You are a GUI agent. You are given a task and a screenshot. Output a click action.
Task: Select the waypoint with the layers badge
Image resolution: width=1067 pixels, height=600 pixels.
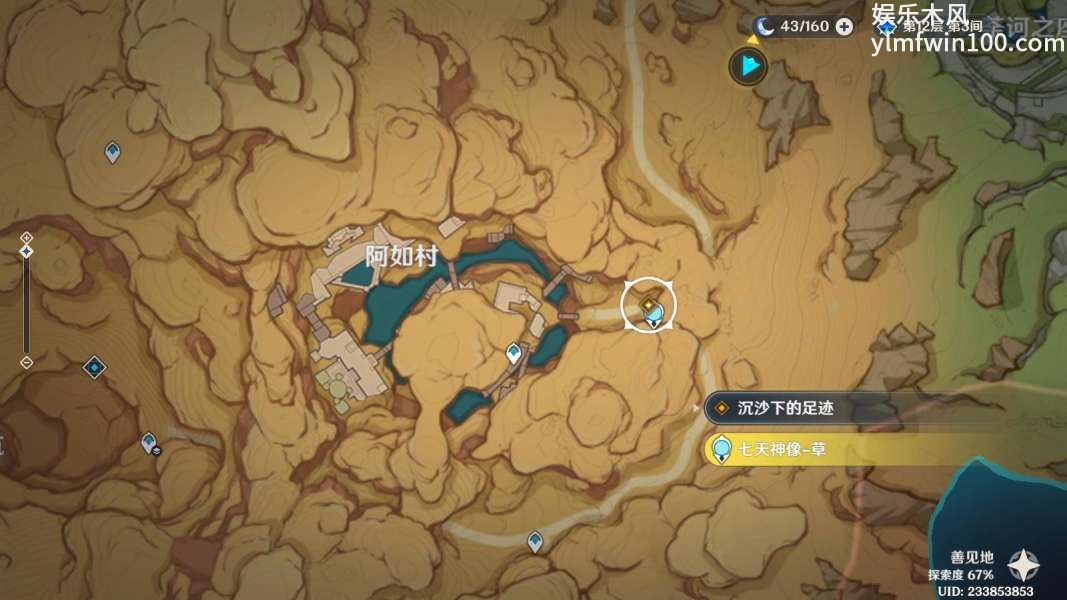coord(149,441)
